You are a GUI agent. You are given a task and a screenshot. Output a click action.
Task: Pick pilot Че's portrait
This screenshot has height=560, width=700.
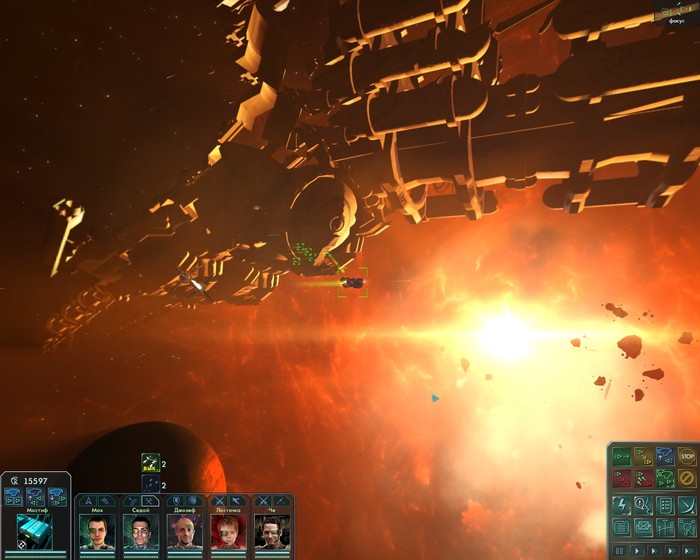pos(272,529)
